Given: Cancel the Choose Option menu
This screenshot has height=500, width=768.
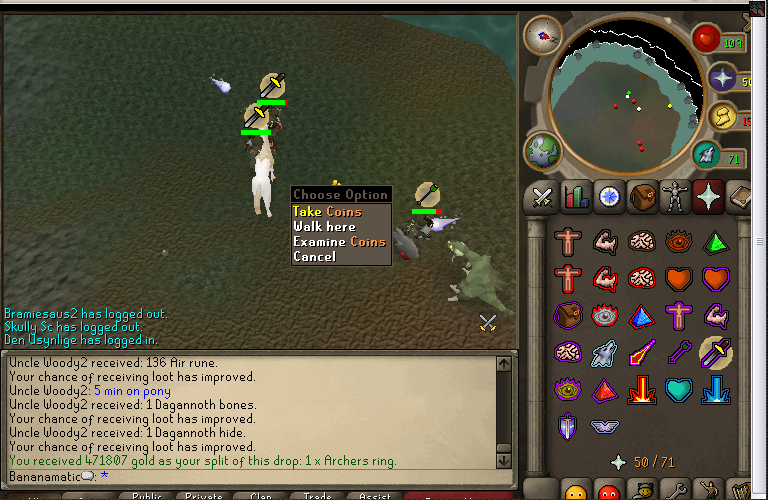Looking at the screenshot, I should tap(314, 257).
